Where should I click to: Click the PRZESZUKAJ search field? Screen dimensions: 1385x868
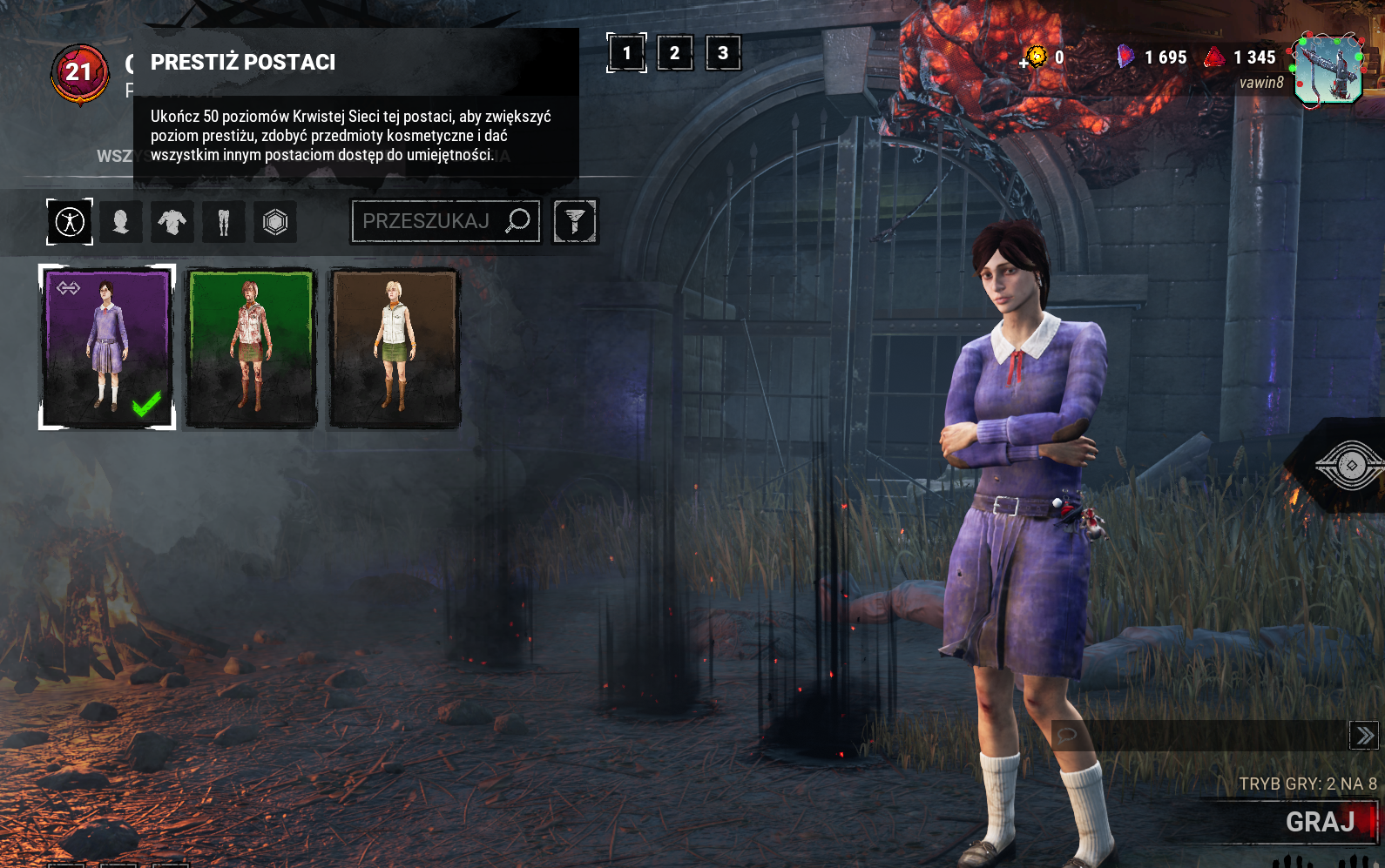[x=427, y=221]
